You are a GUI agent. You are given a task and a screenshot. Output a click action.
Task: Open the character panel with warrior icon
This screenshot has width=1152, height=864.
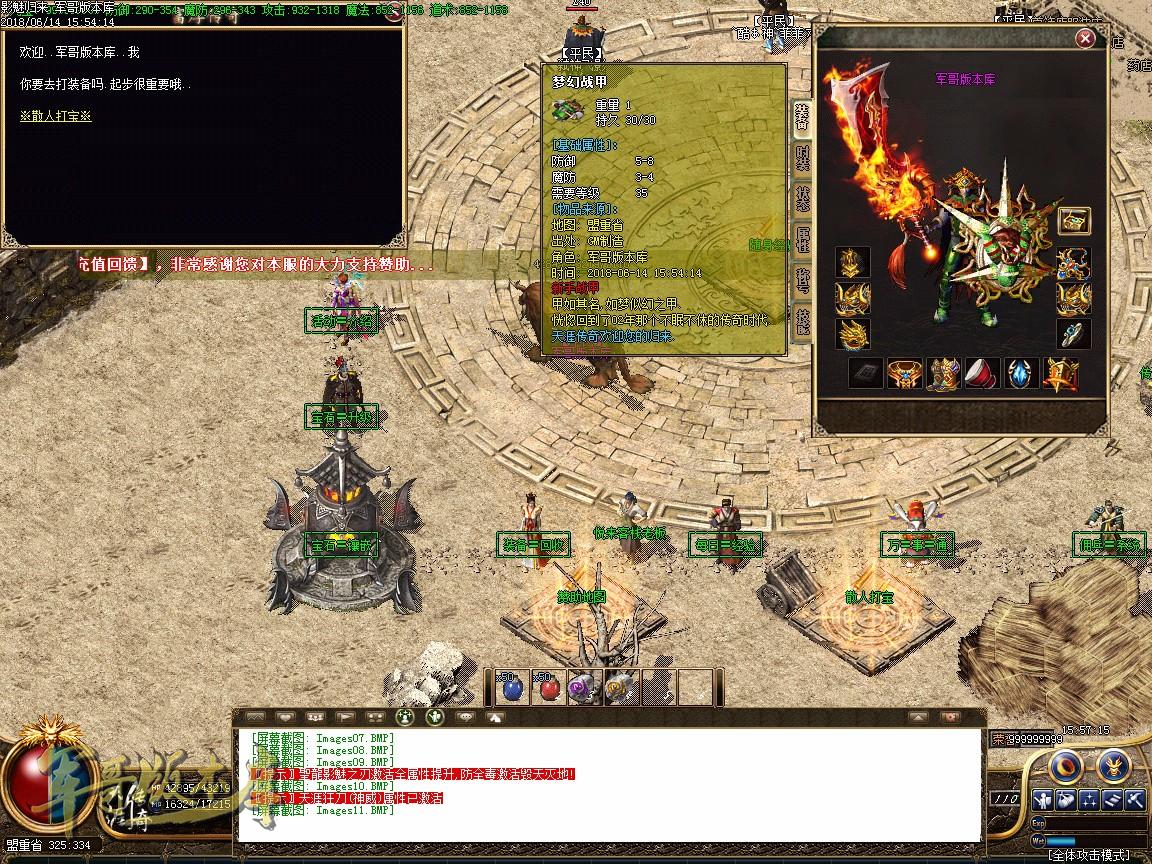pyautogui.click(x=1043, y=799)
